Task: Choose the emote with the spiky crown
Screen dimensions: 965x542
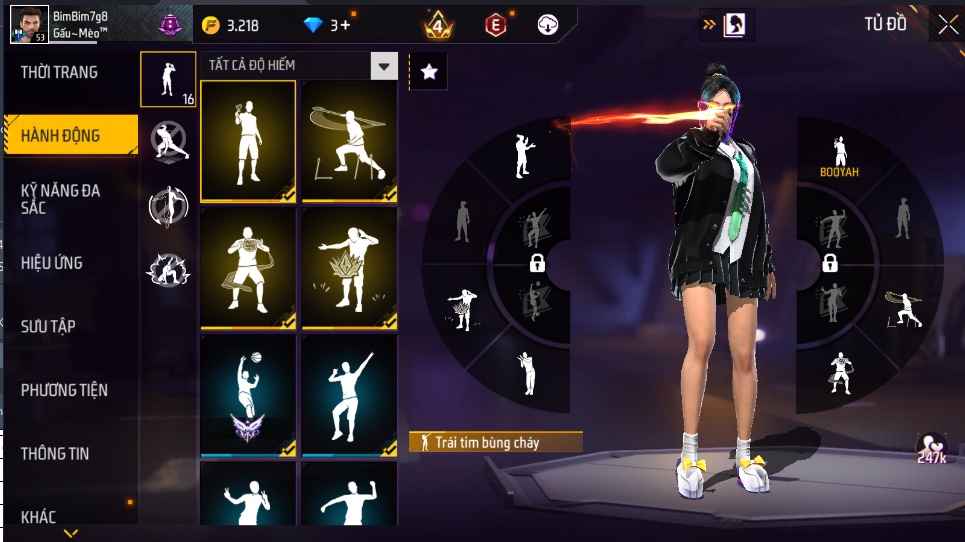Action: click(349, 267)
